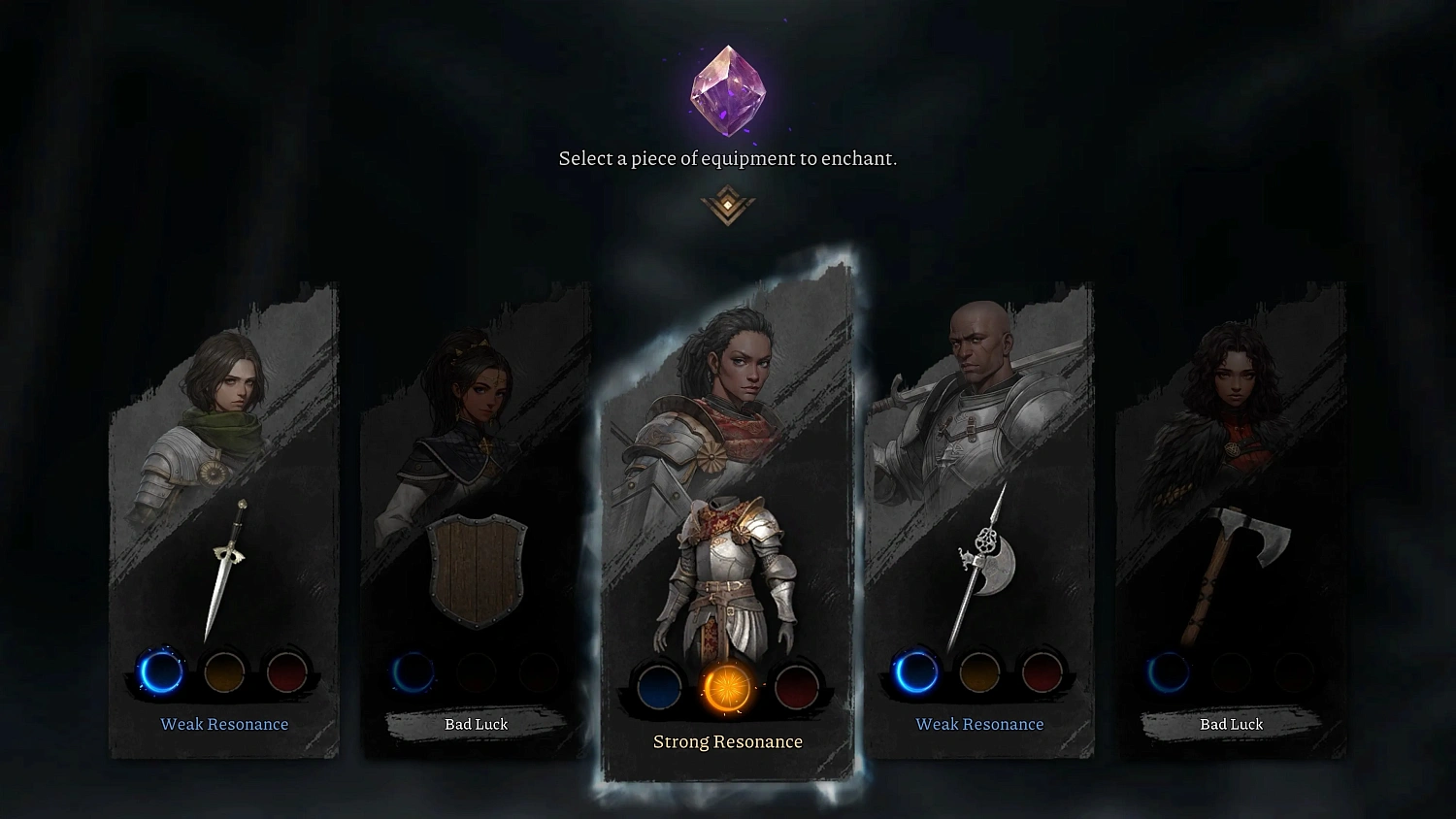Select the wooden shield on the second card
This screenshot has height=819, width=1456.
coord(476,571)
